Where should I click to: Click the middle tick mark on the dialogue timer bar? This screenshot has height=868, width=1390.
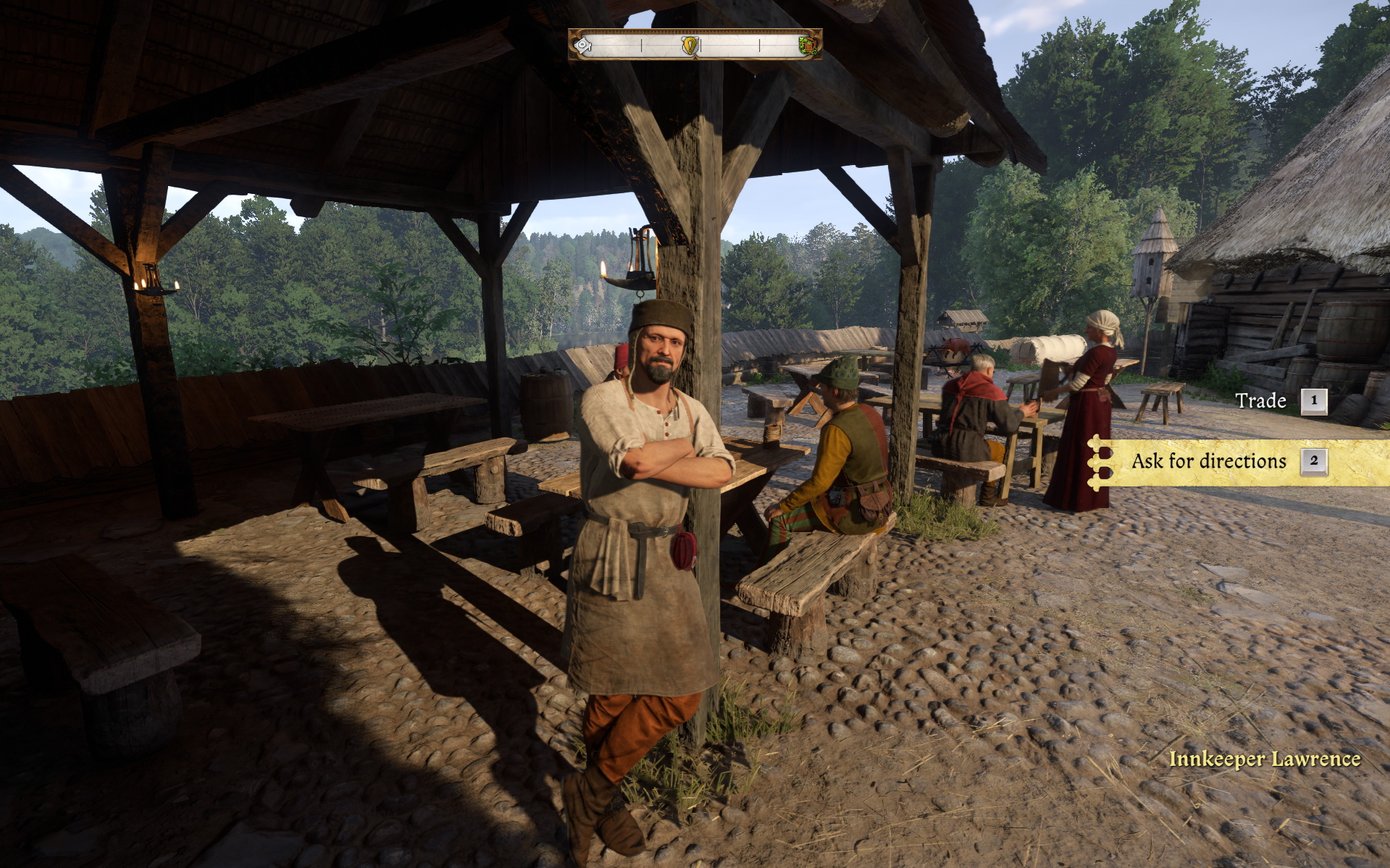point(701,45)
